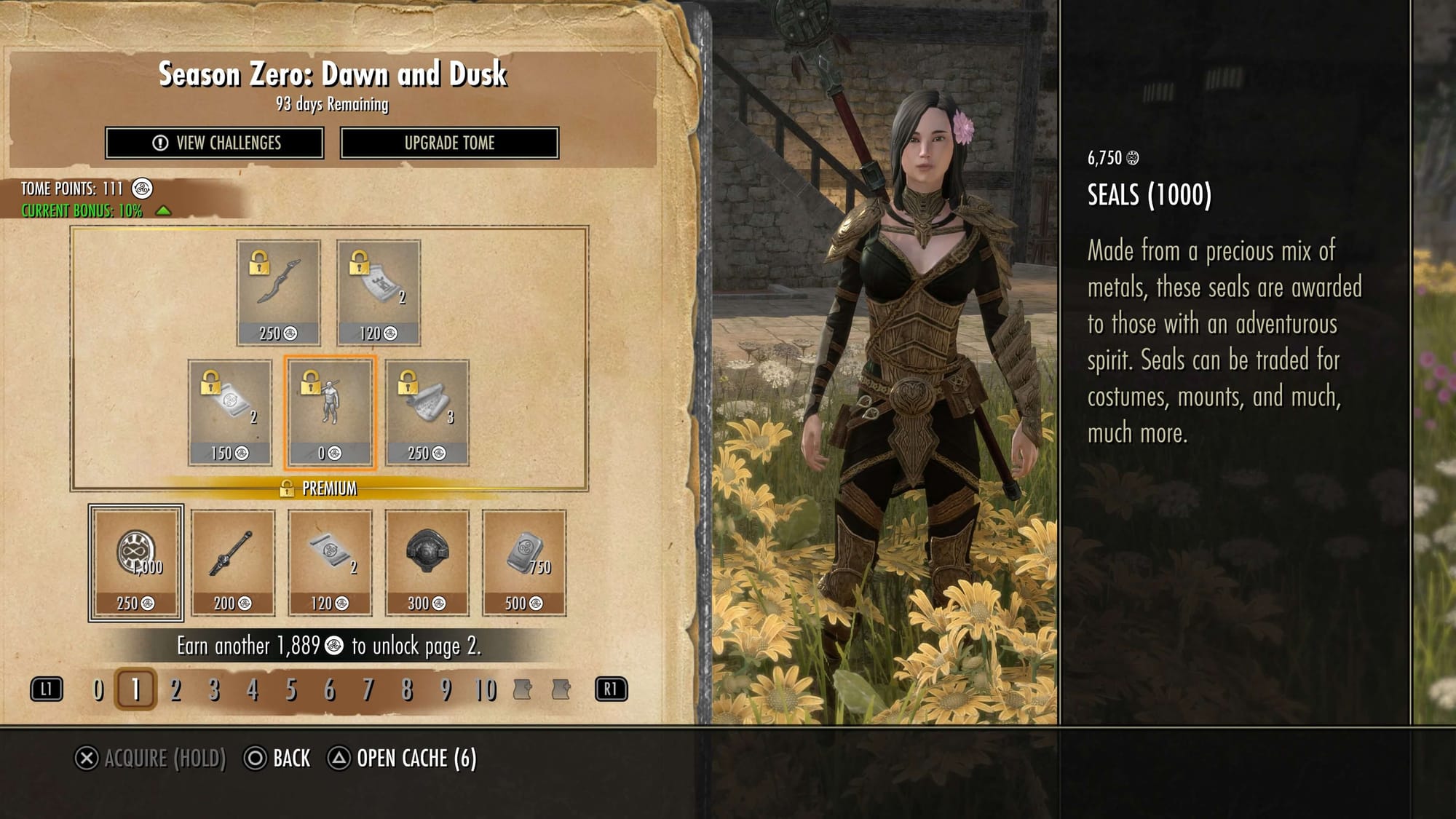Go to tome page 9
Screen dimensions: 1456x819
coord(446,689)
